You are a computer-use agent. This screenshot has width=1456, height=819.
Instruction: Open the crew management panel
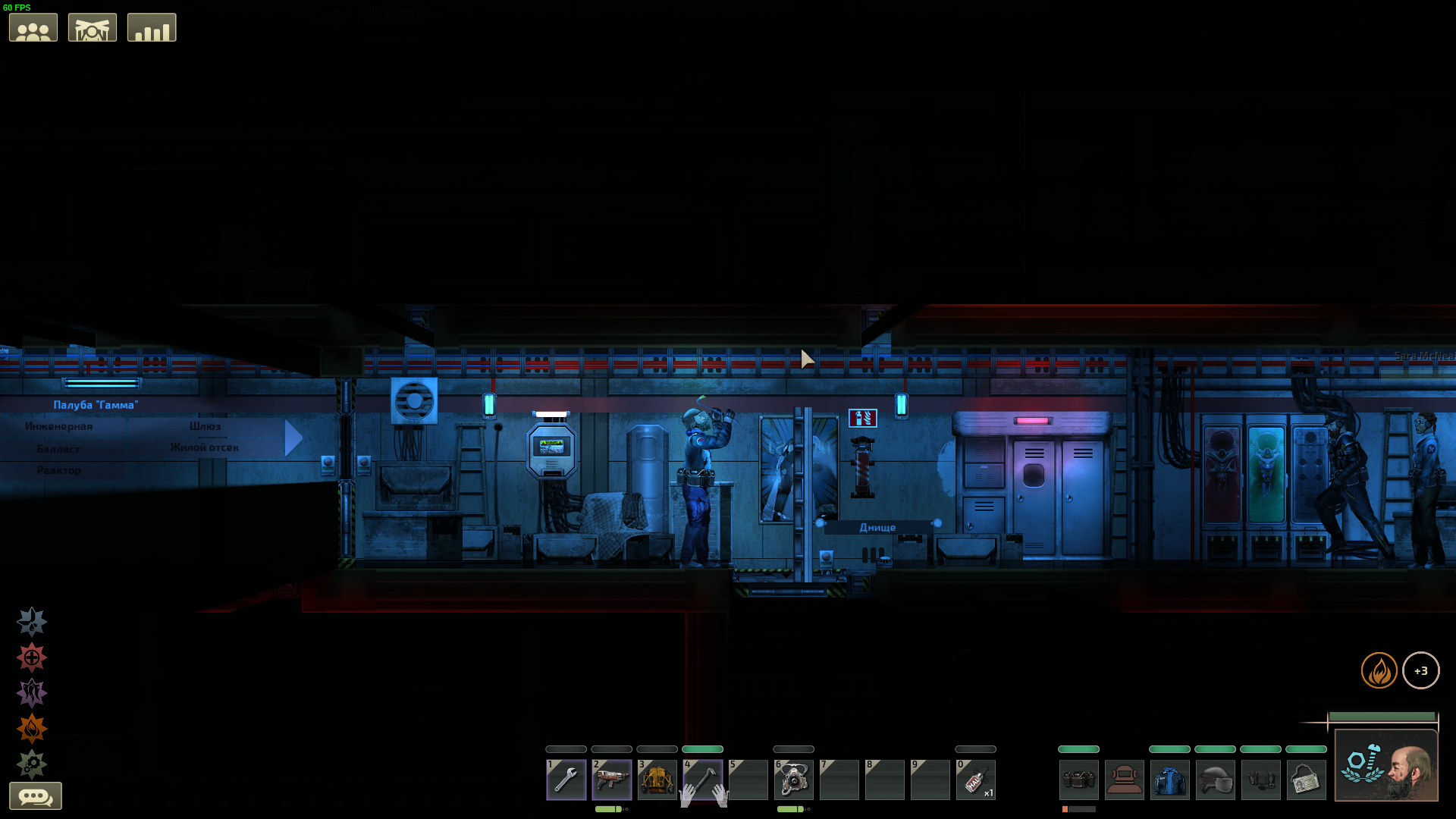click(x=33, y=27)
